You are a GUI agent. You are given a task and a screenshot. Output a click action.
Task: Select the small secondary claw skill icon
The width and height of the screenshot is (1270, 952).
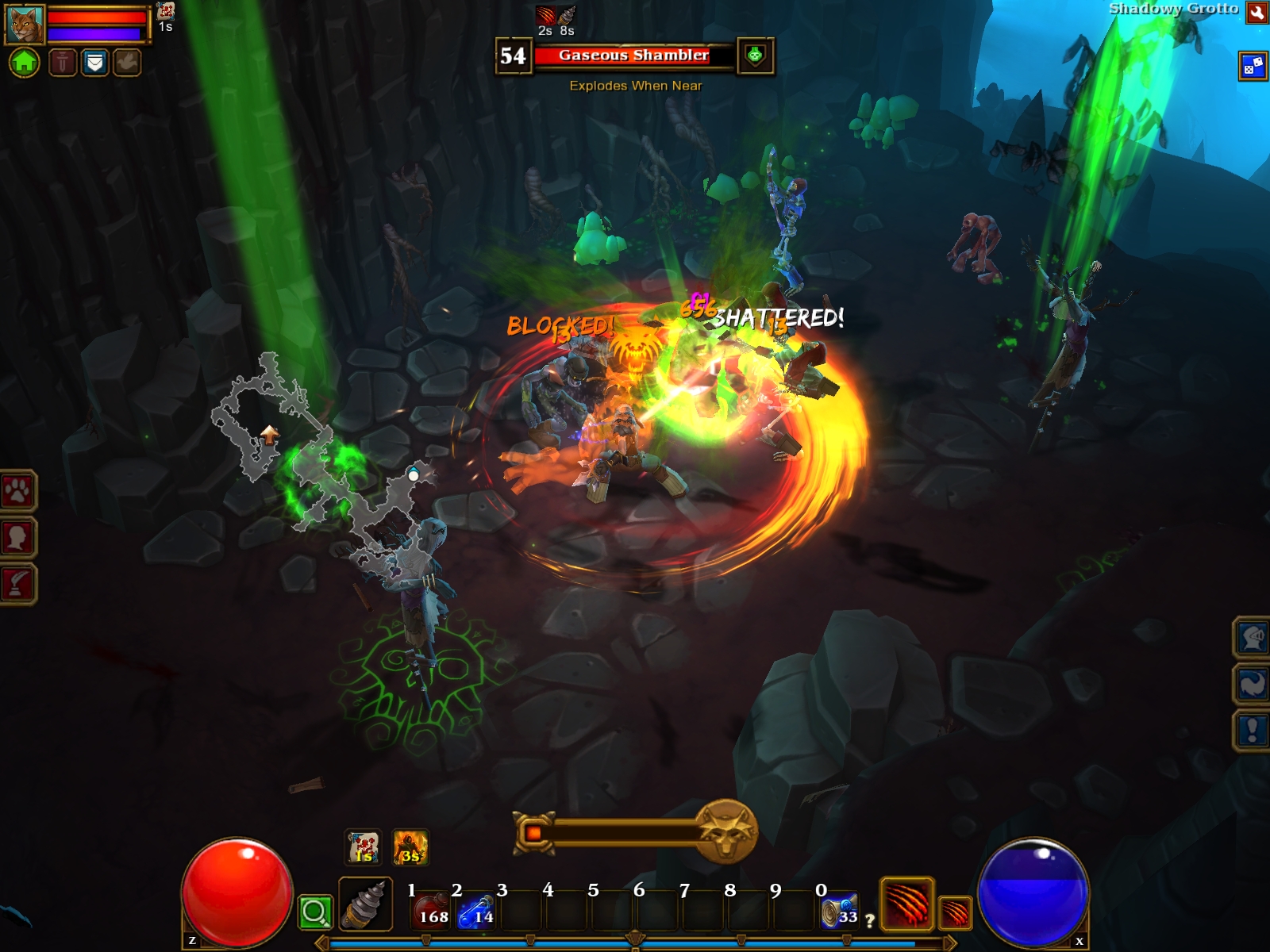pos(956,912)
